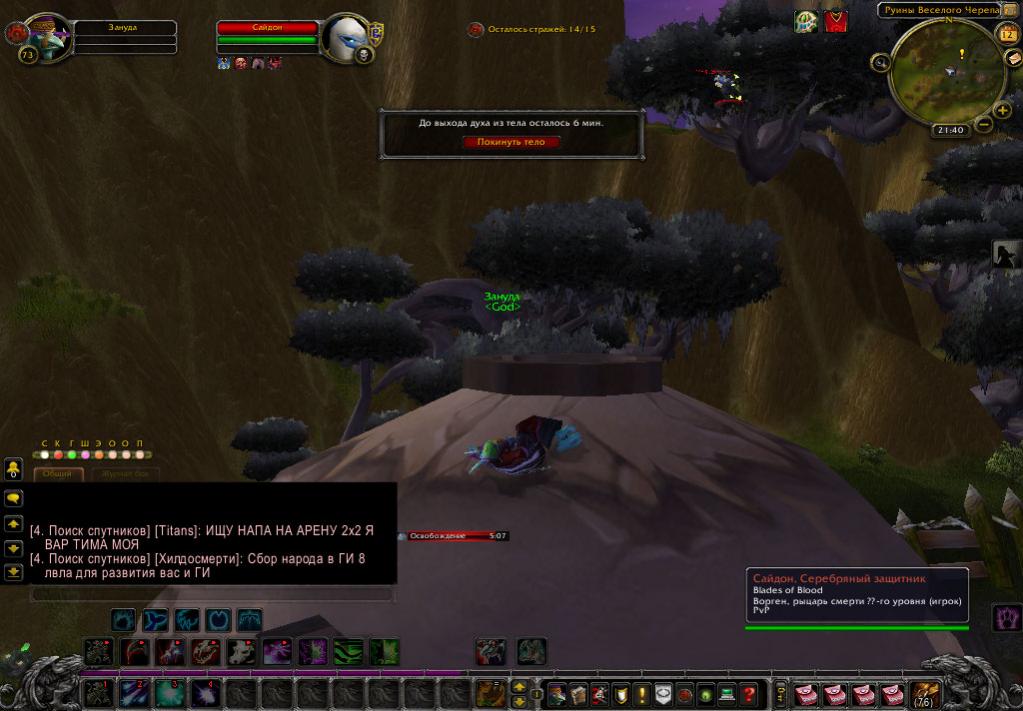The width and height of the screenshot is (1023, 711).
Task: Zoom out the minimap with minus button
Action: point(984,125)
